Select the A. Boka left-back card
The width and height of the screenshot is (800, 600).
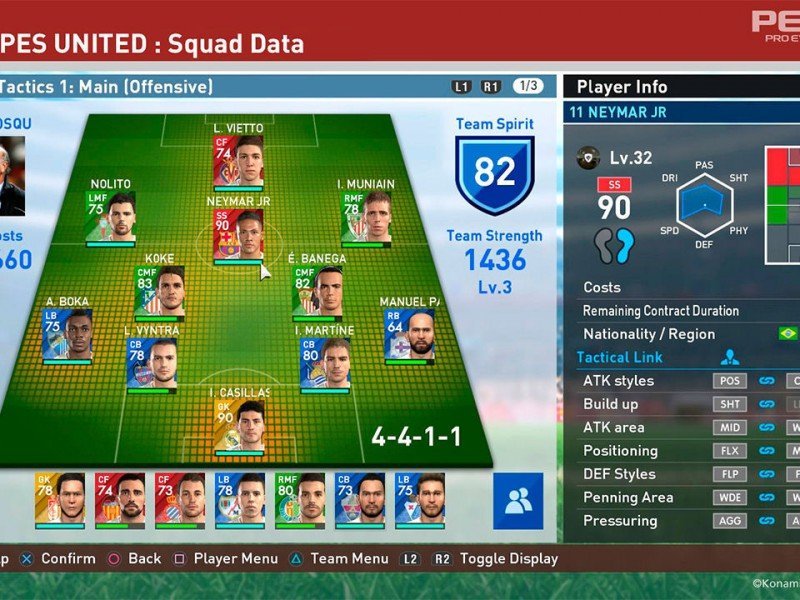68,335
